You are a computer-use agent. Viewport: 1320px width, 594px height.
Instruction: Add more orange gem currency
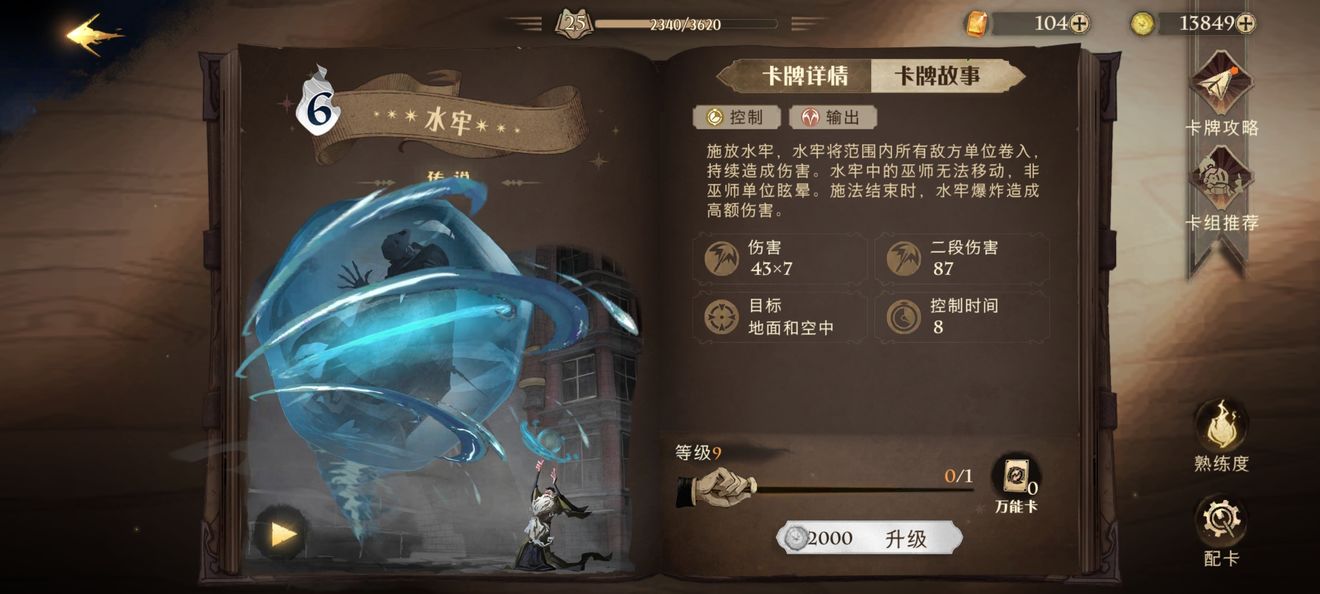click(1079, 24)
